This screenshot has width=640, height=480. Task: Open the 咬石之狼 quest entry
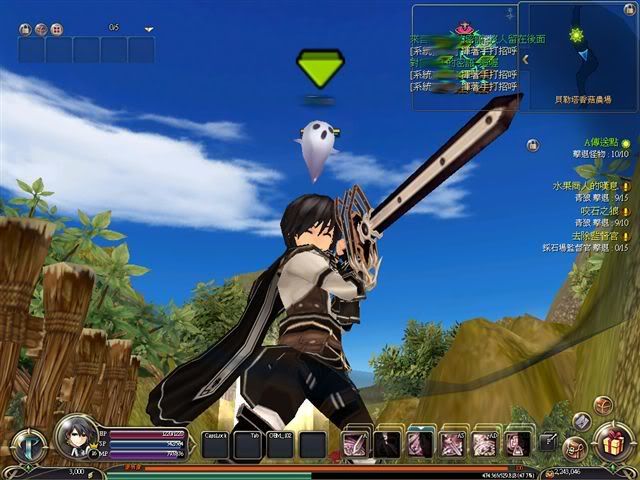point(597,213)
